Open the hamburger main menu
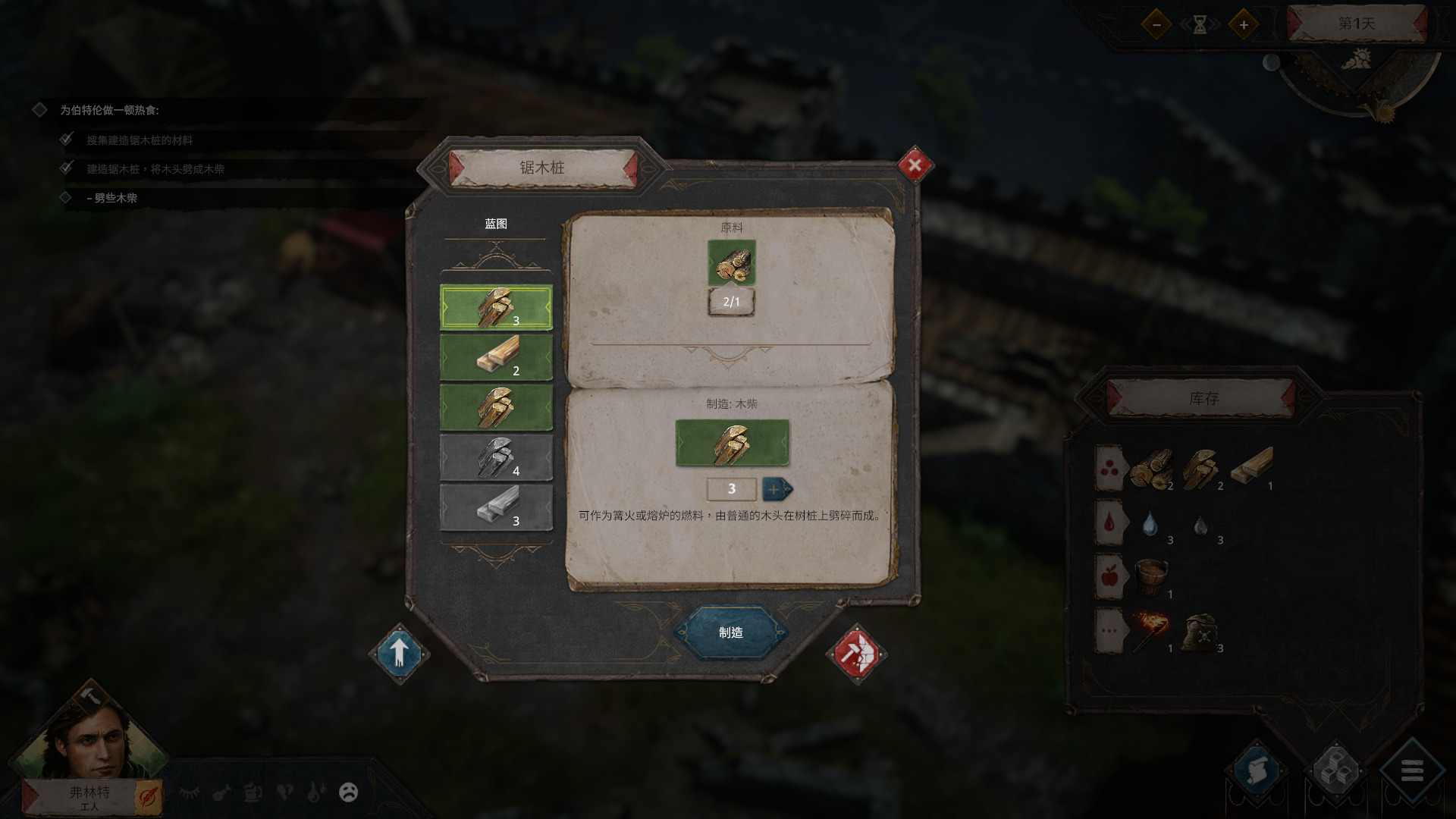 pos(1411,771)
